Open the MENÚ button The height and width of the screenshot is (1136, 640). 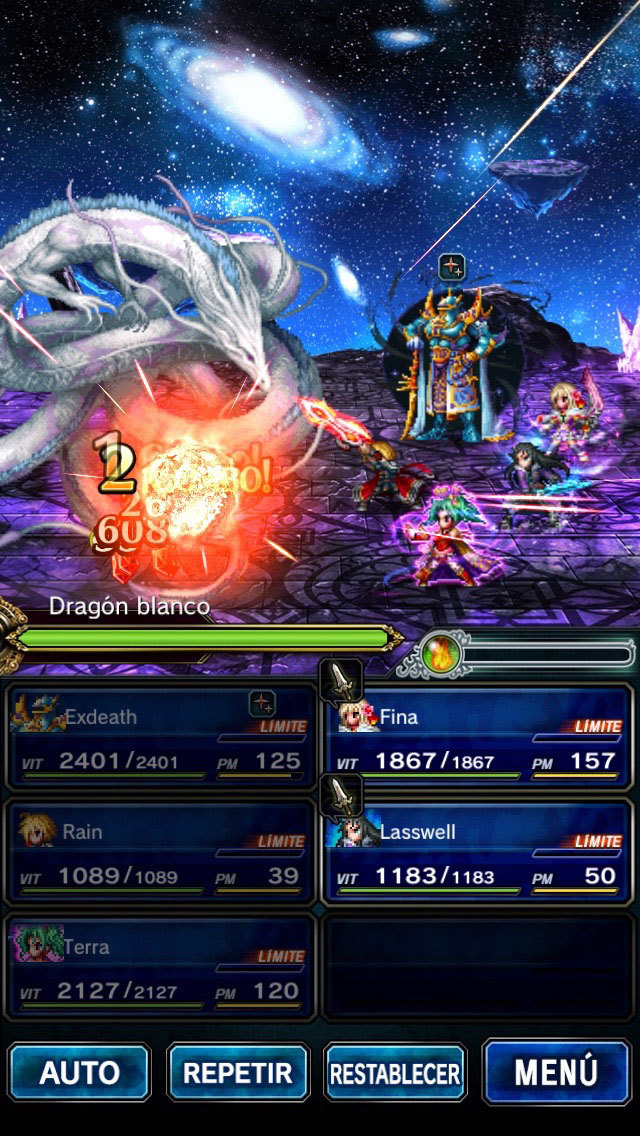point(556,1072)
